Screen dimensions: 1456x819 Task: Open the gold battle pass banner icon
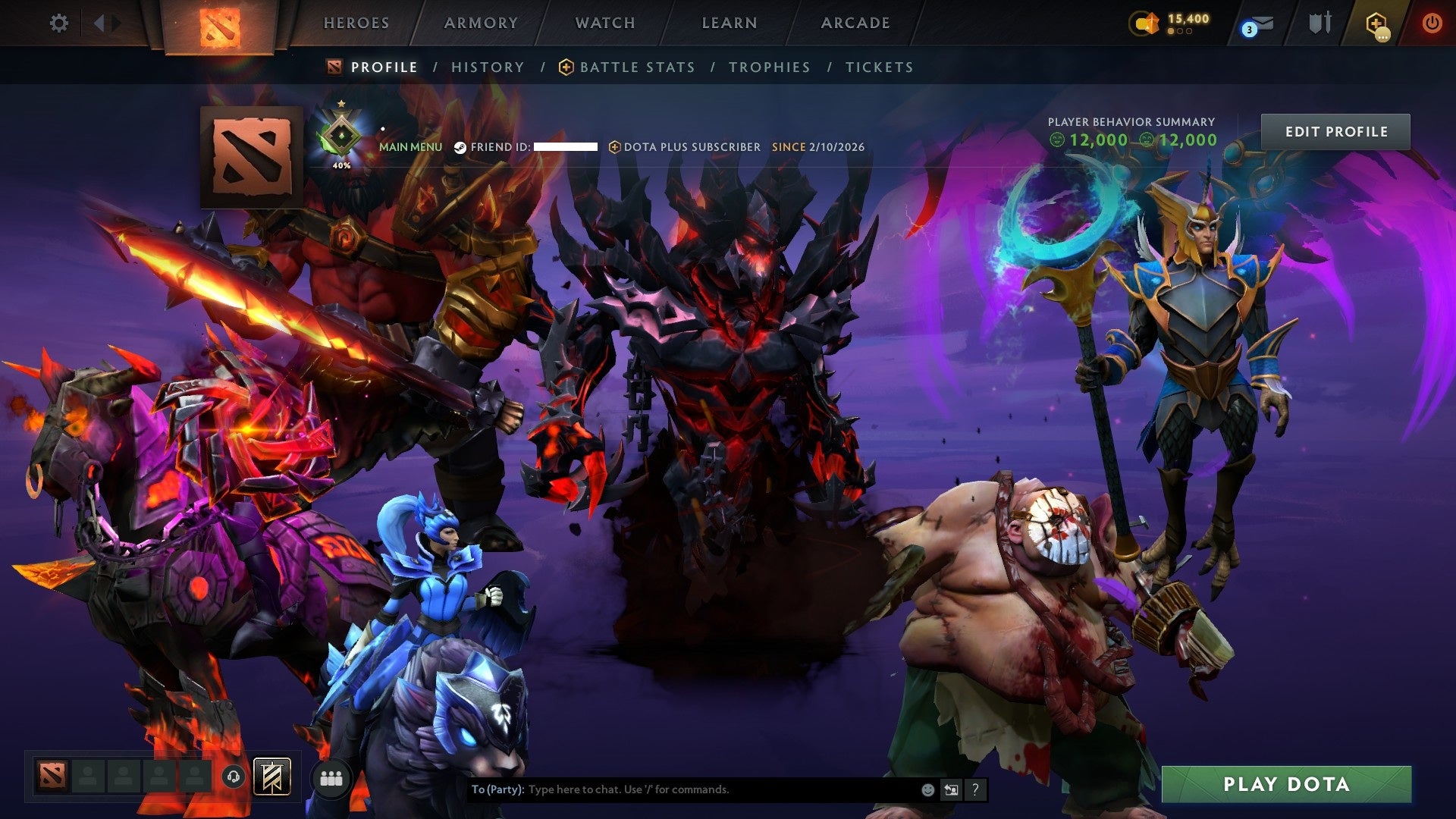tap(273, 777)
